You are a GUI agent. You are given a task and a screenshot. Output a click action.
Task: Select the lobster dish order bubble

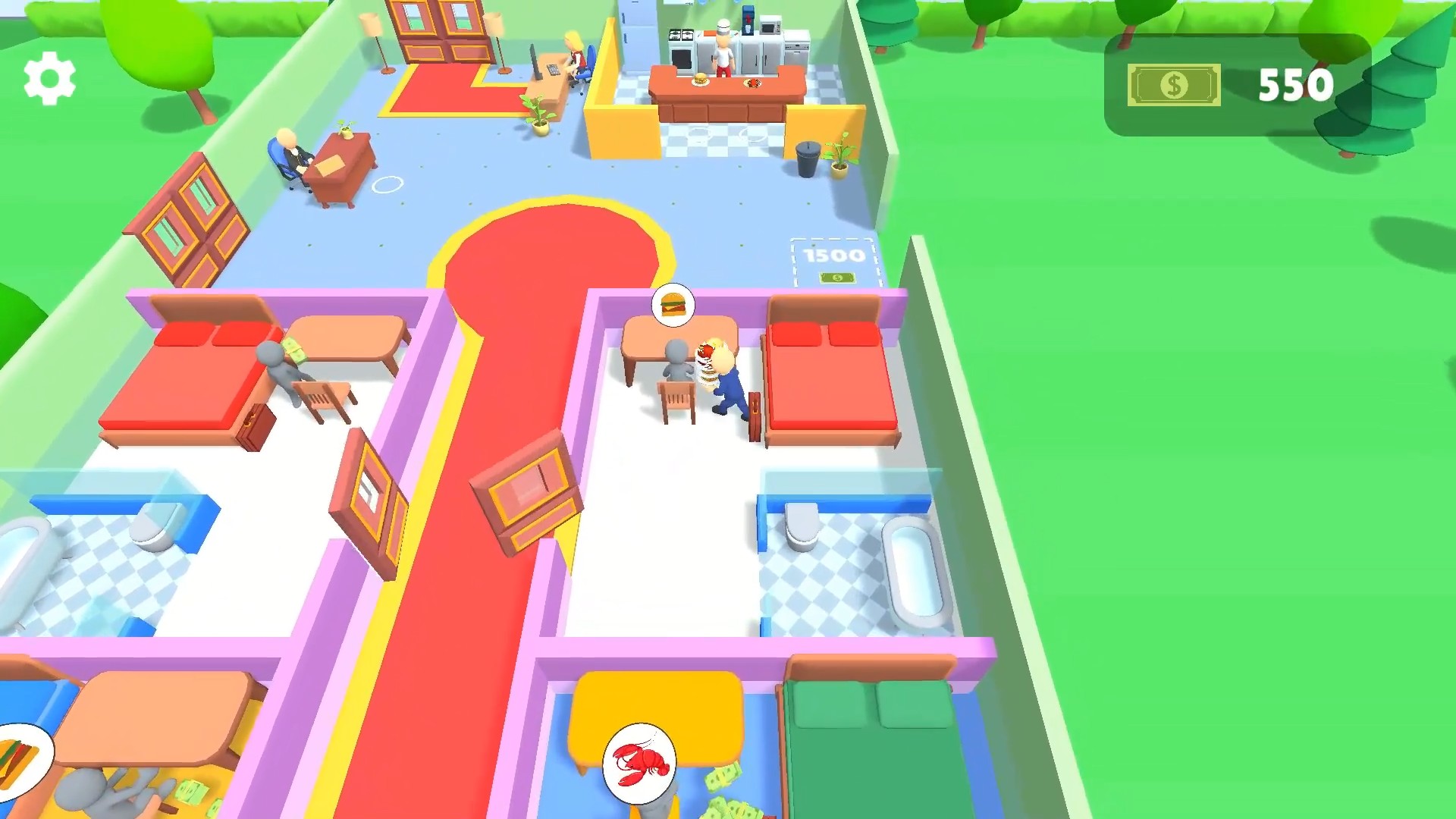(x=639, y=764)
